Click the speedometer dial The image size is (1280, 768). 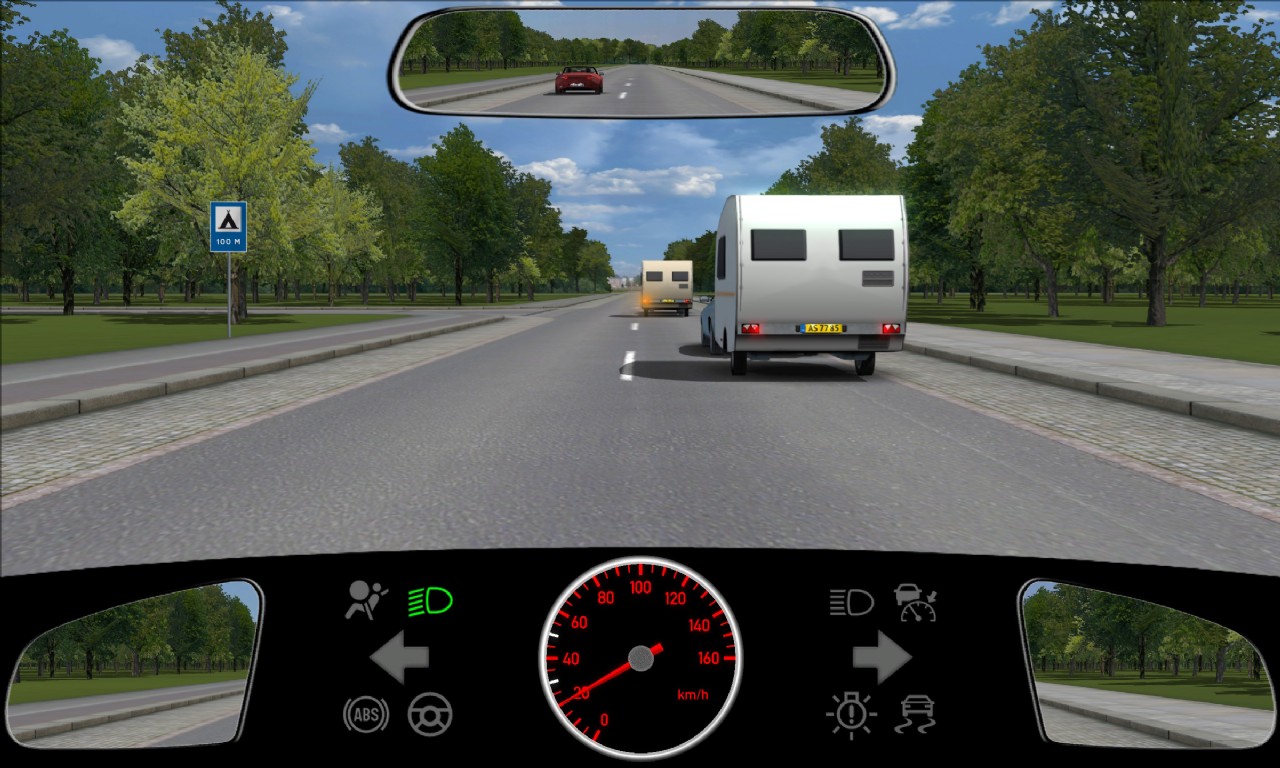[640, 658]
